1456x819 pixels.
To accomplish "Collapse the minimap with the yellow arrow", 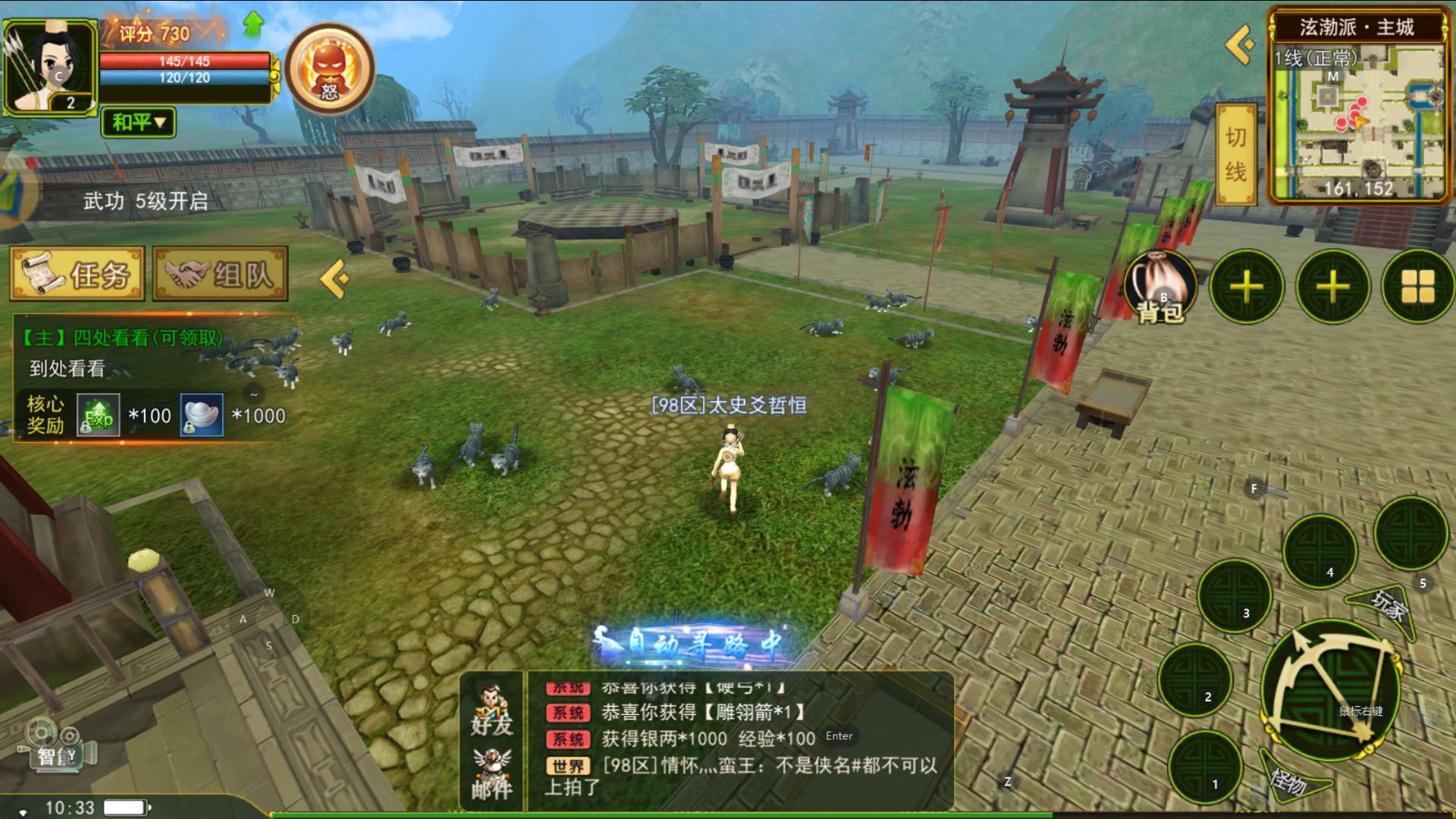I will (x=1241, y=45).
